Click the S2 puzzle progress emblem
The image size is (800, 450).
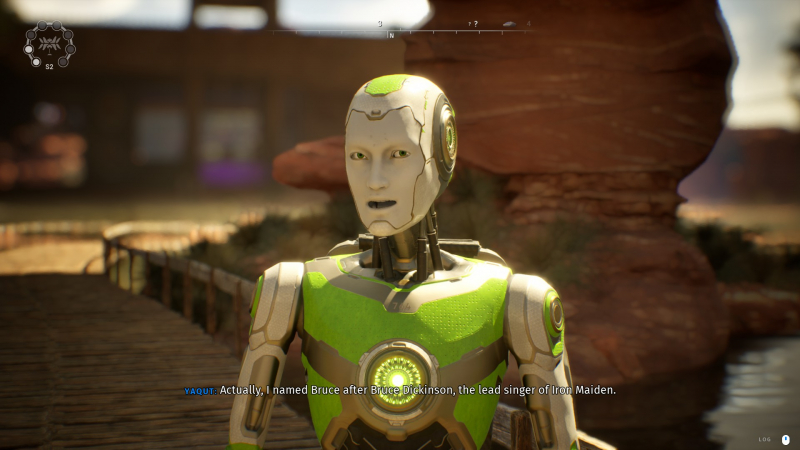click(49, 44)
